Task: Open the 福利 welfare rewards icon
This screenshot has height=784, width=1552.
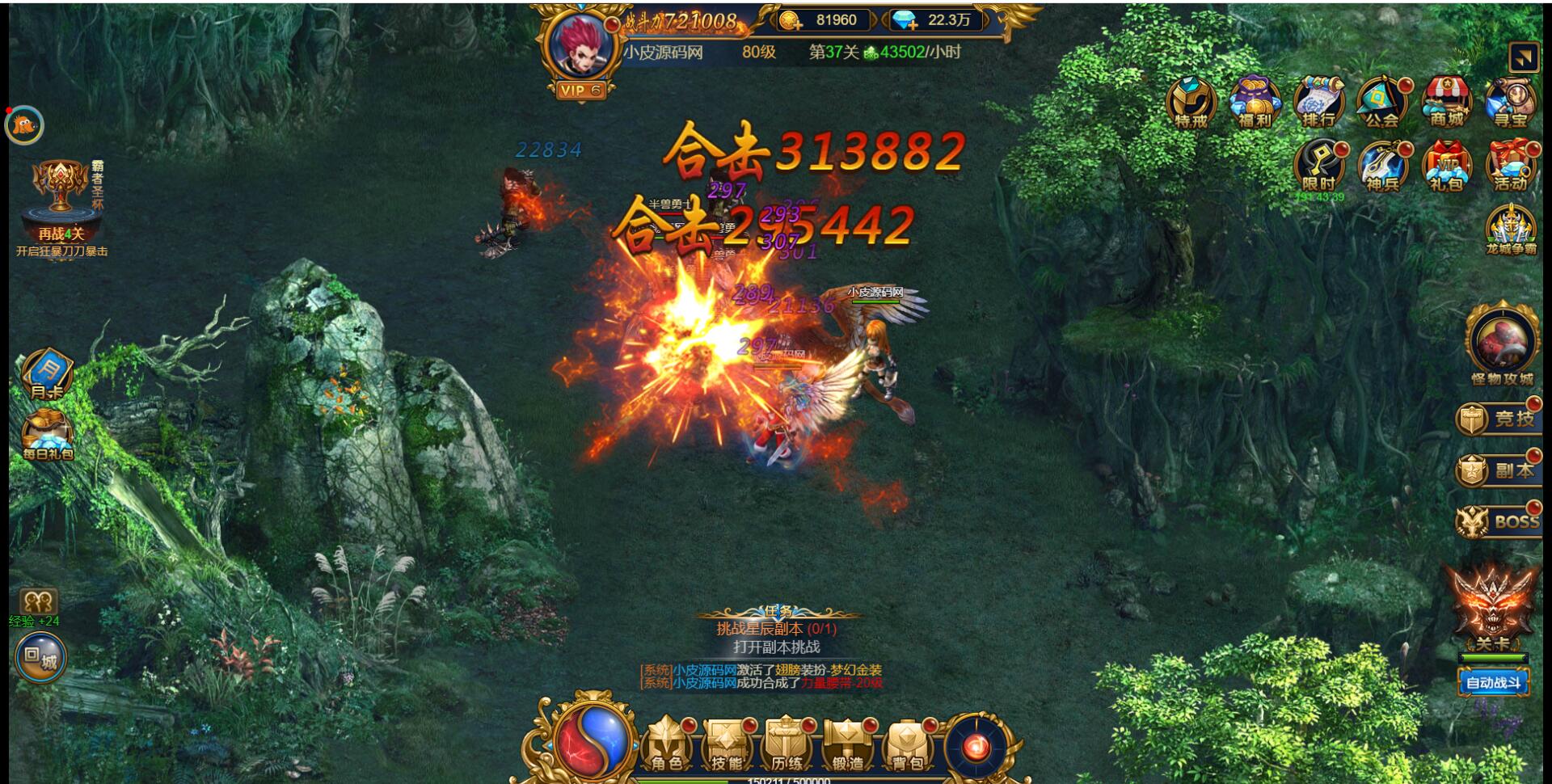Action: pos(1254,103)
